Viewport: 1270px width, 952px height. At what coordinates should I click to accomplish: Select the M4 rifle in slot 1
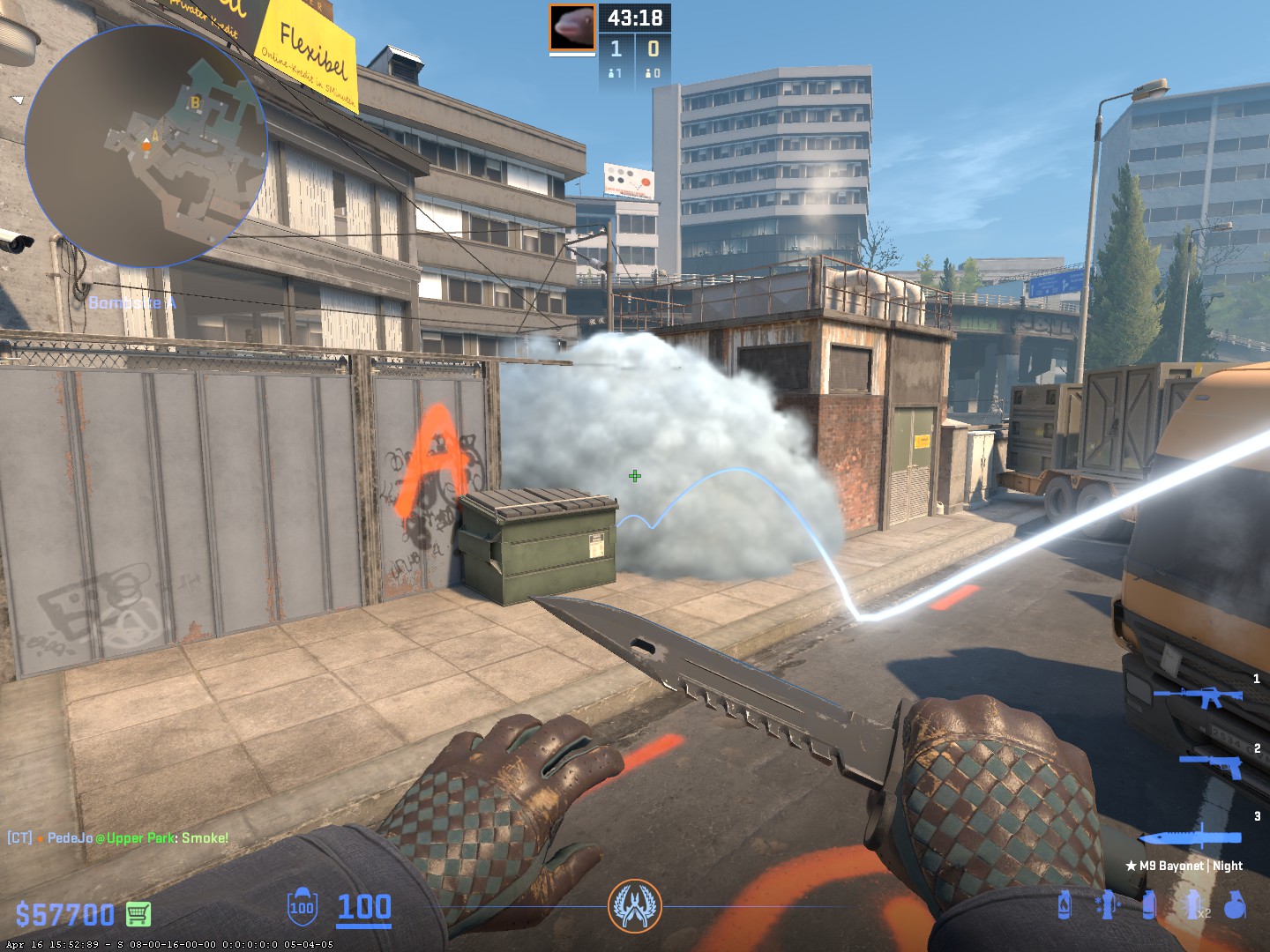point(1198,697)
